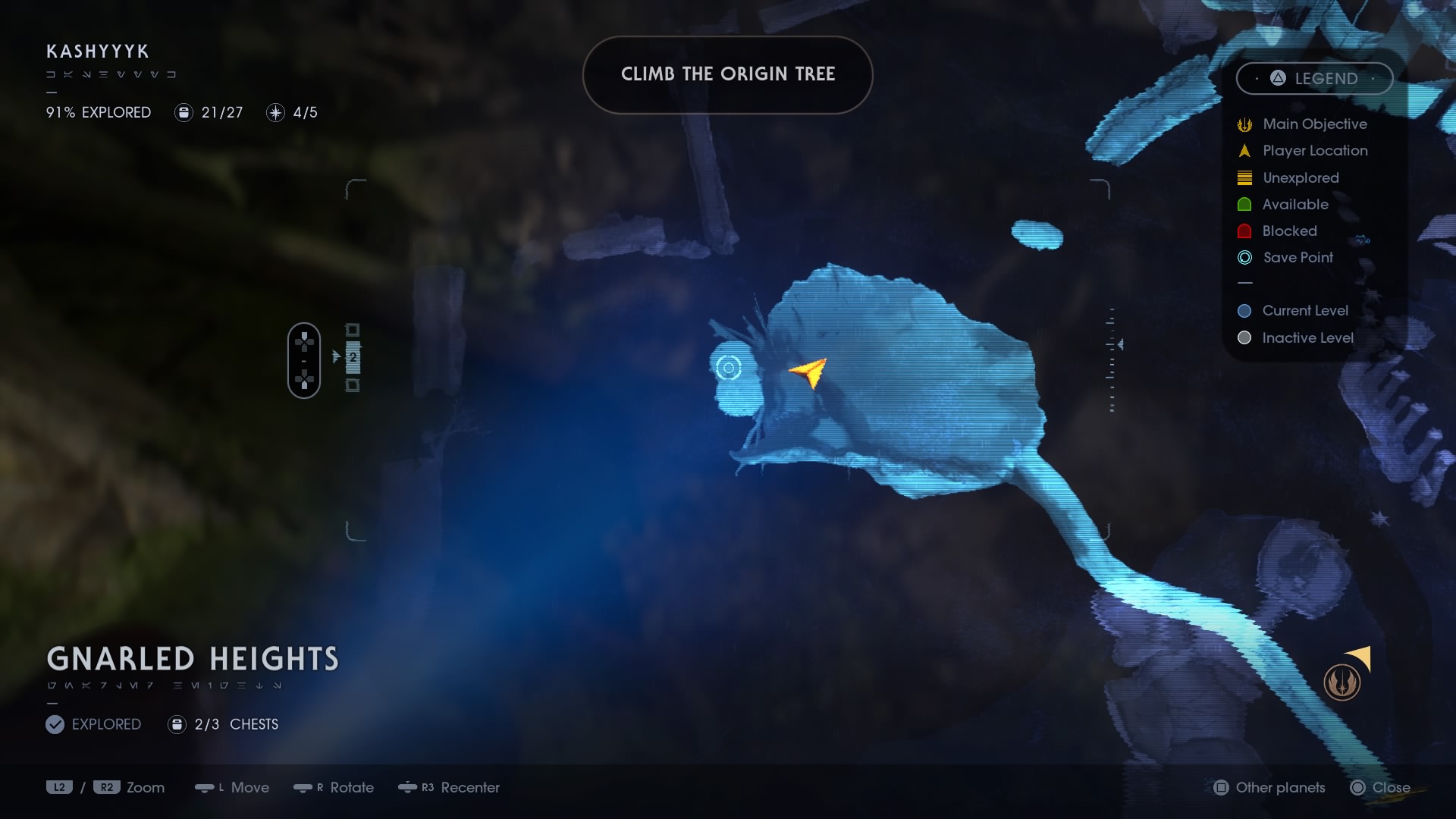Select the save point circle on the map

tap(729, 368)
